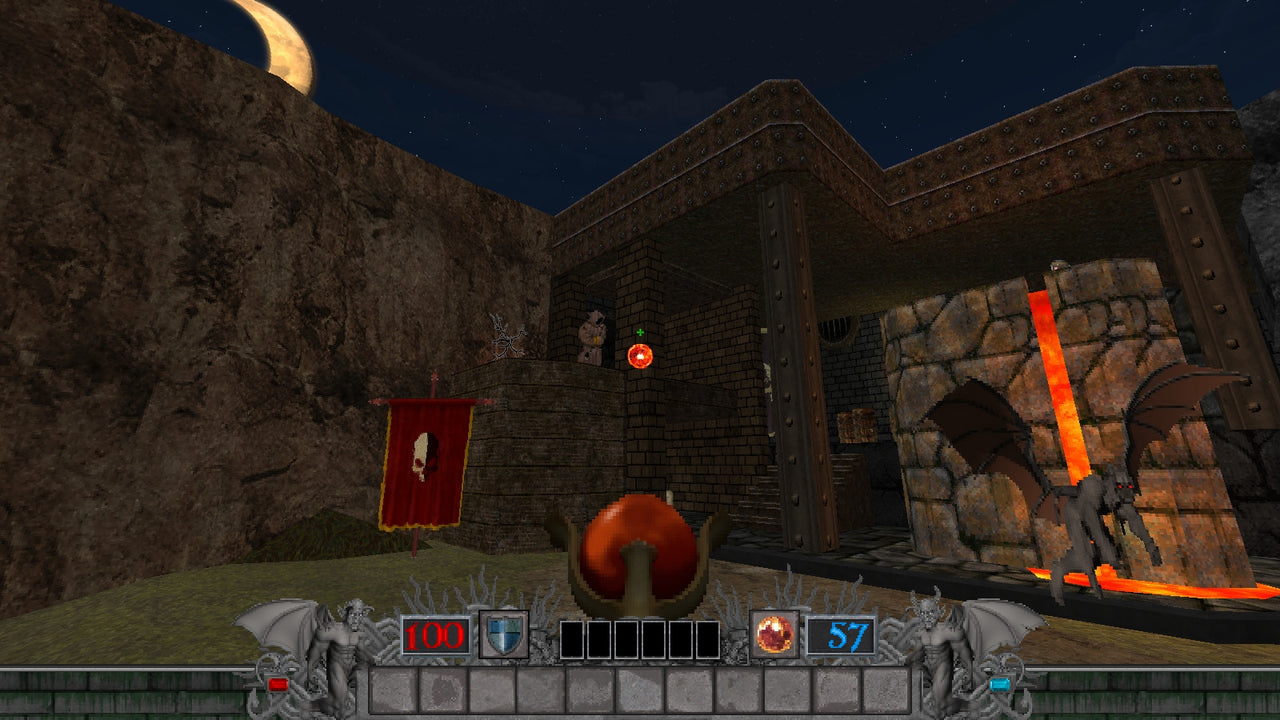Click the blue mana counter showing 57

click(847, 637)
